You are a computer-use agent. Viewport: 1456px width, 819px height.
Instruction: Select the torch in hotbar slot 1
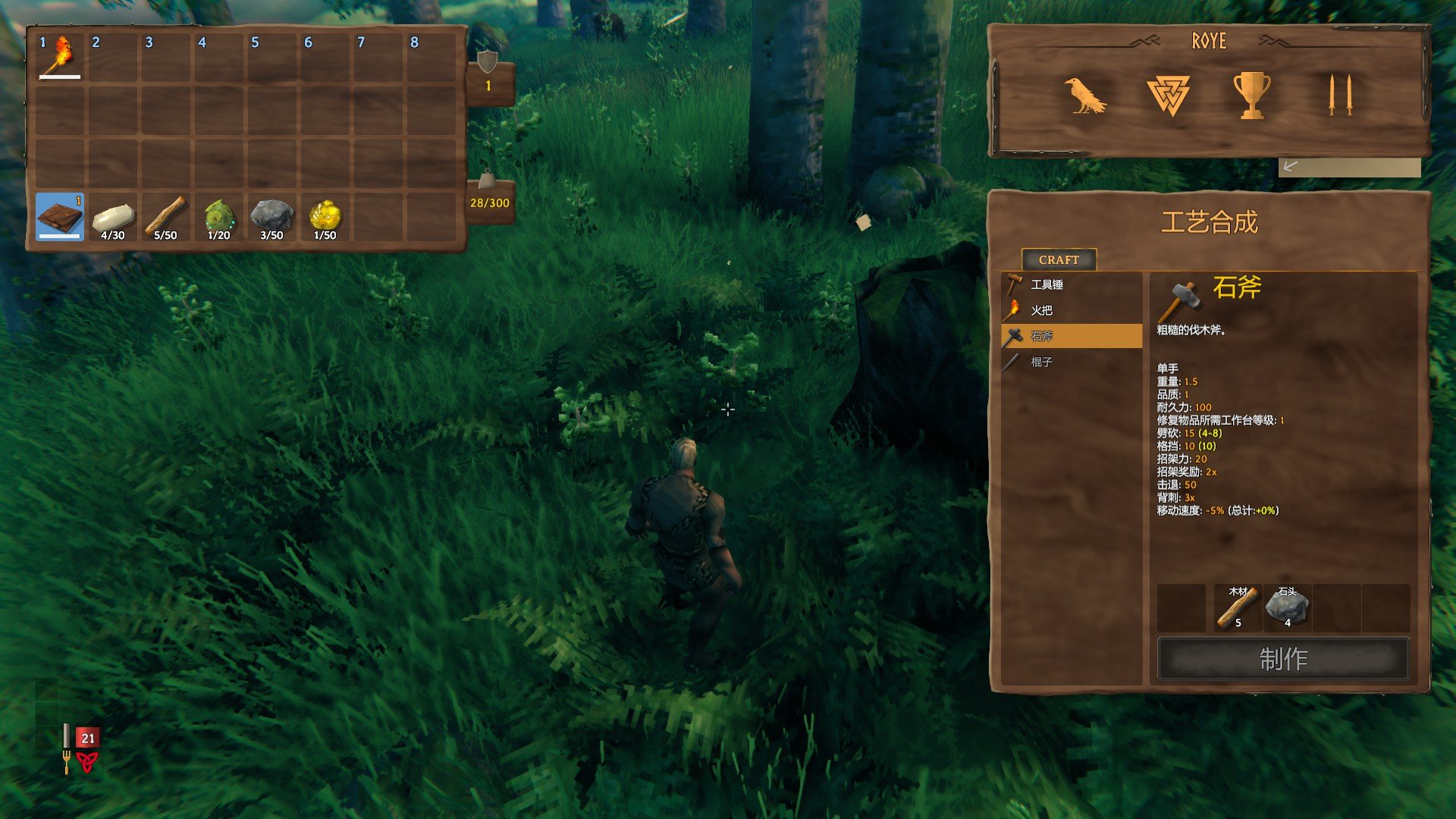point(60,57)
